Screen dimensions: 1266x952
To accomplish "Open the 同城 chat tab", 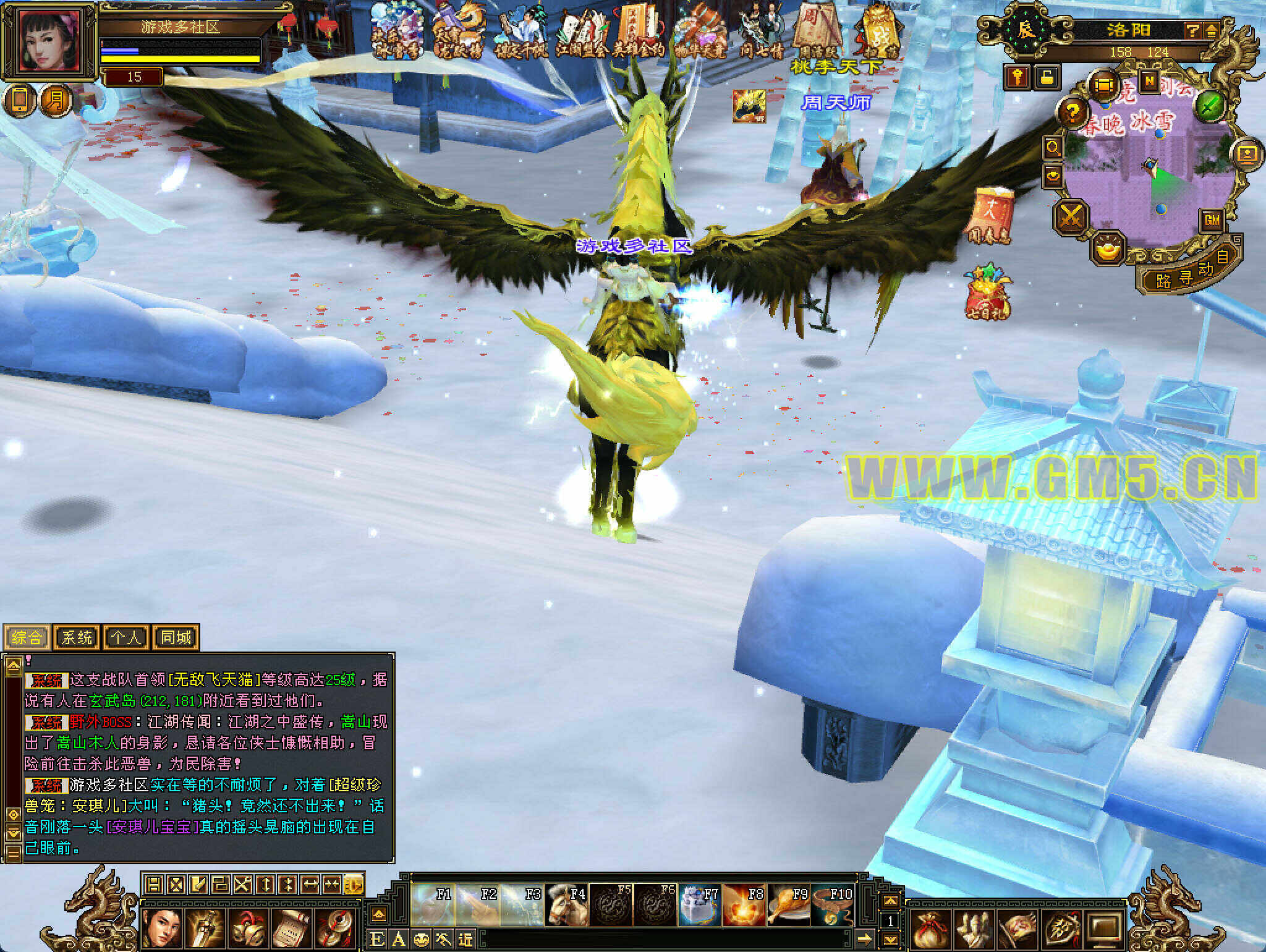I will pyautogui.click(x=176, y=637).
